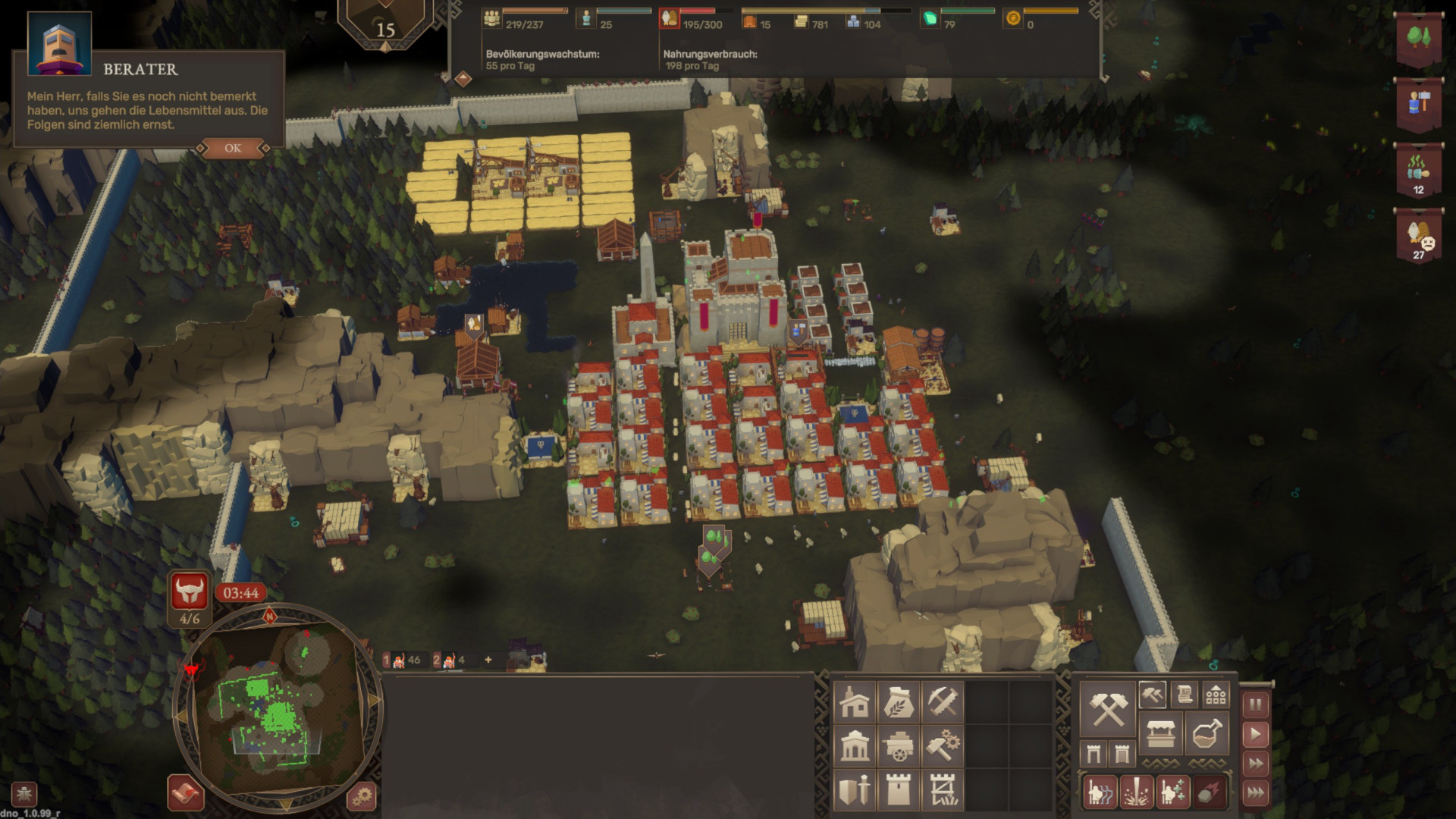Select the shield and sword military category
Image resolution: width=1456 pixels, height=819 pixels.
click(x=855, y=790)
